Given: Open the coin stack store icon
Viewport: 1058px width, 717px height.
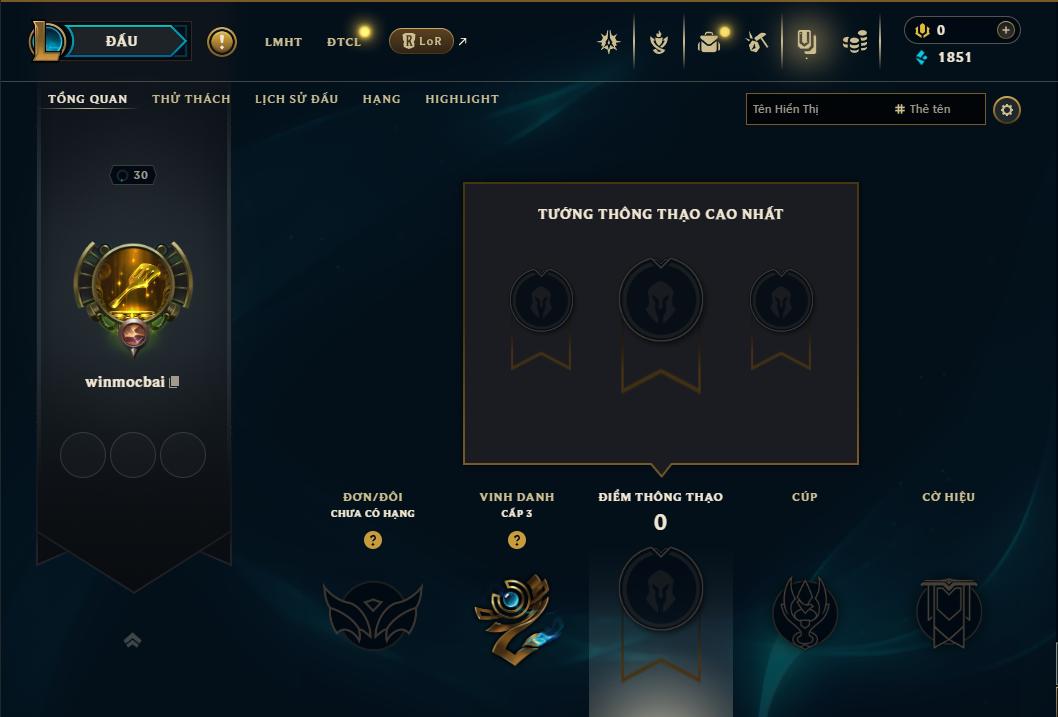Looking at the screenshot, I should [x=854, y=42].
